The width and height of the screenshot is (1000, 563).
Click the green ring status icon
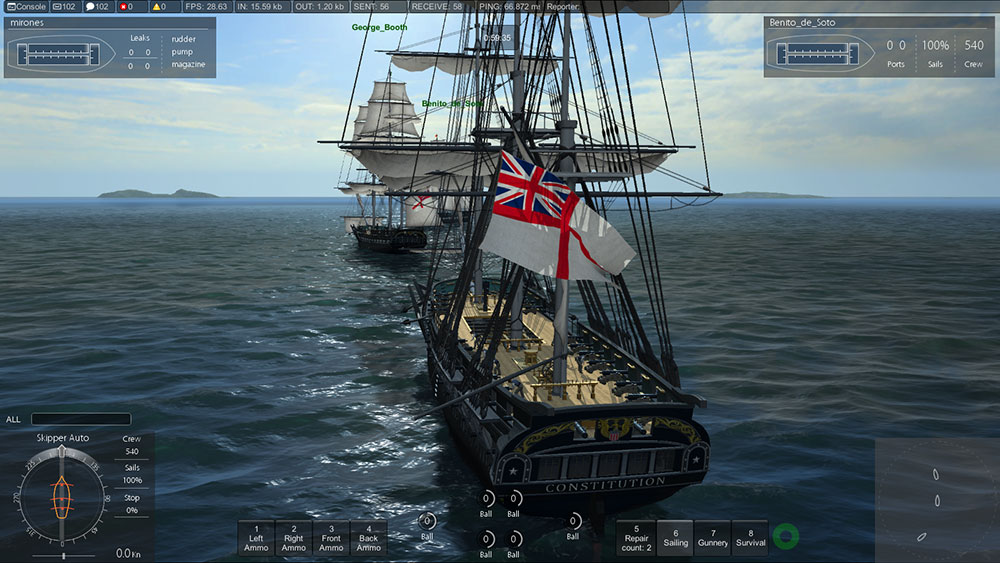(x=786, y=537)
